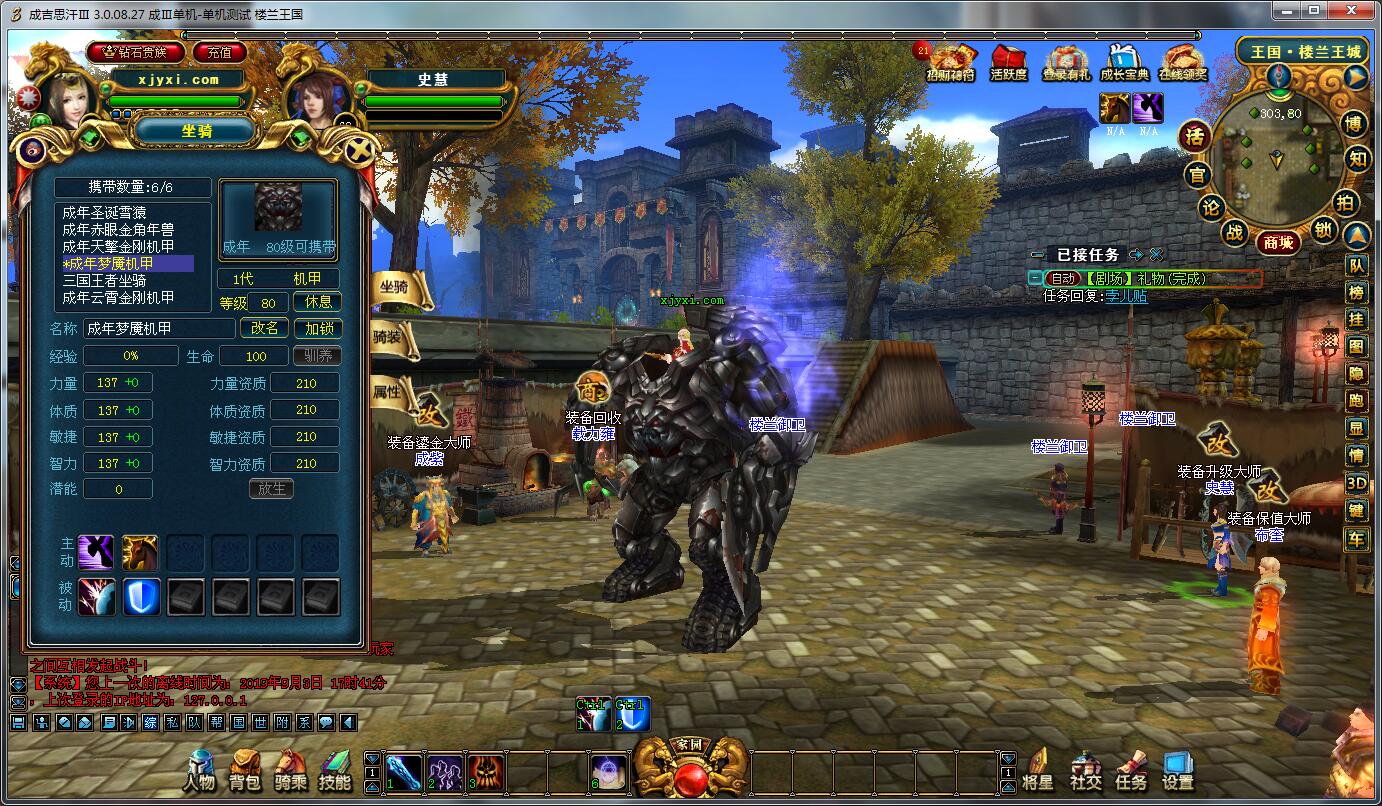This screenshot has height=806, width=1382.
Task: Click the 加锁 lock button
Action: tap(318, 328)
